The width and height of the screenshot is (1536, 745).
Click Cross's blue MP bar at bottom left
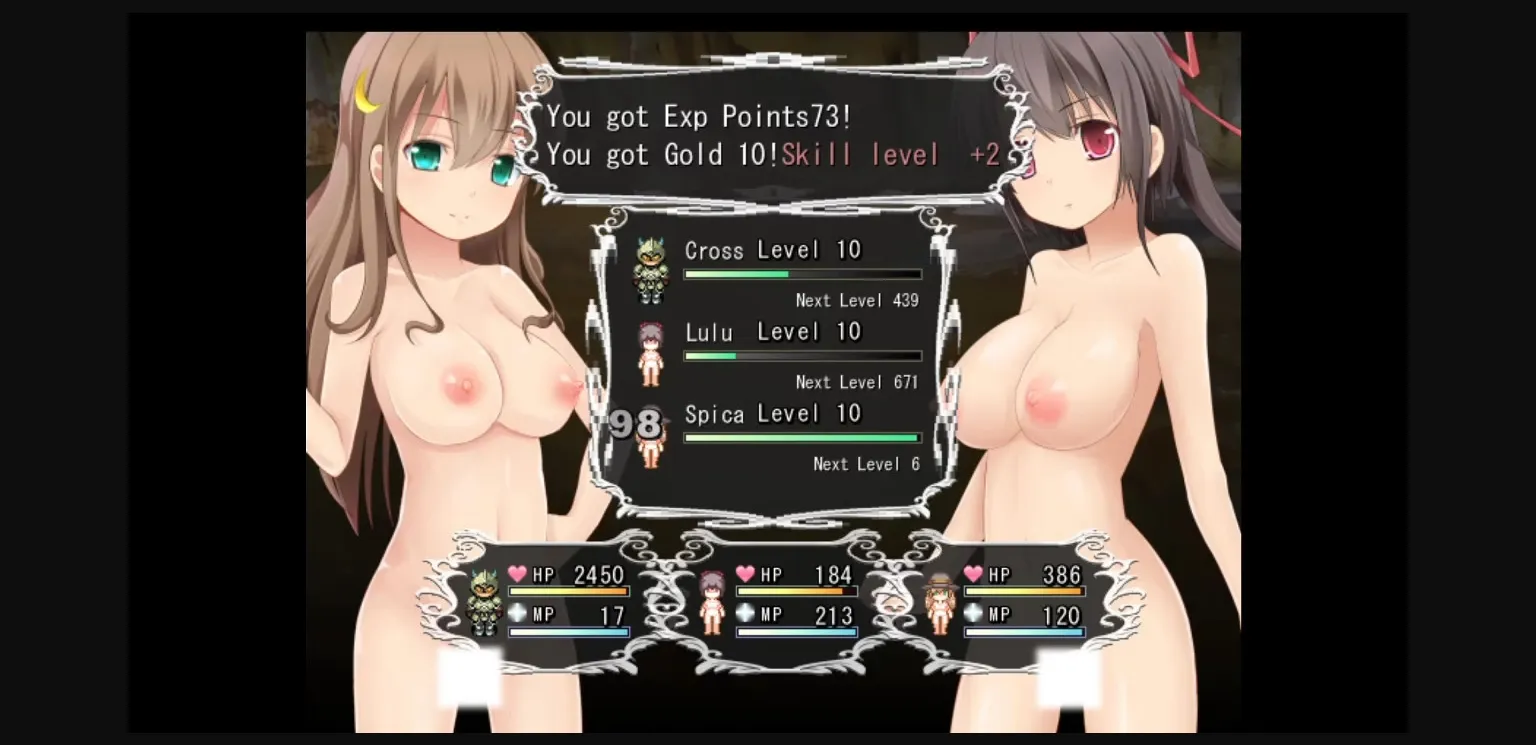tap(568, 631)
